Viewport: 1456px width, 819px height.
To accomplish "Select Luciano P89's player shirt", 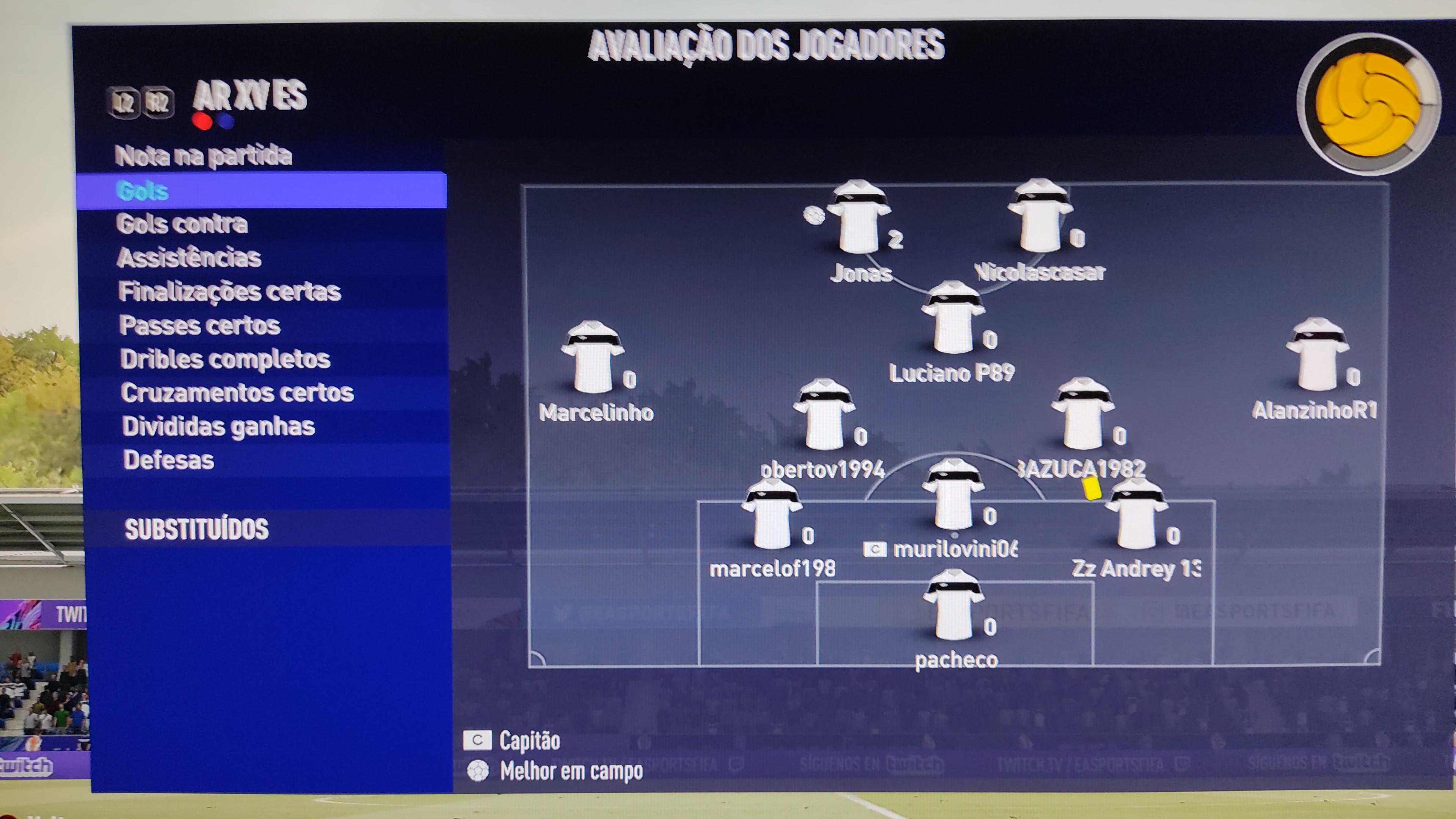I will (x=953, y=318).
